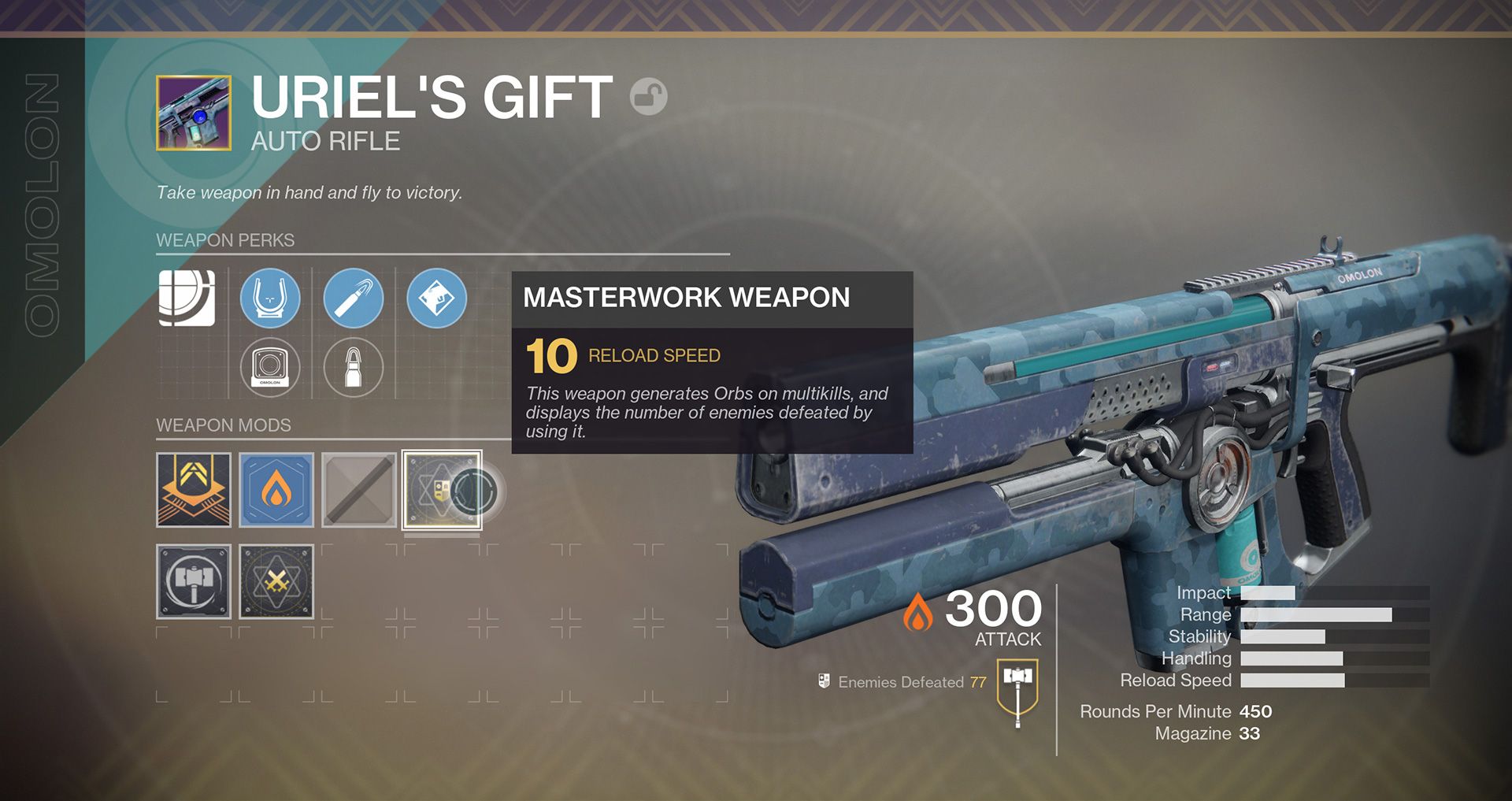Expand the Weapon Perks section header

coord(224,240)
